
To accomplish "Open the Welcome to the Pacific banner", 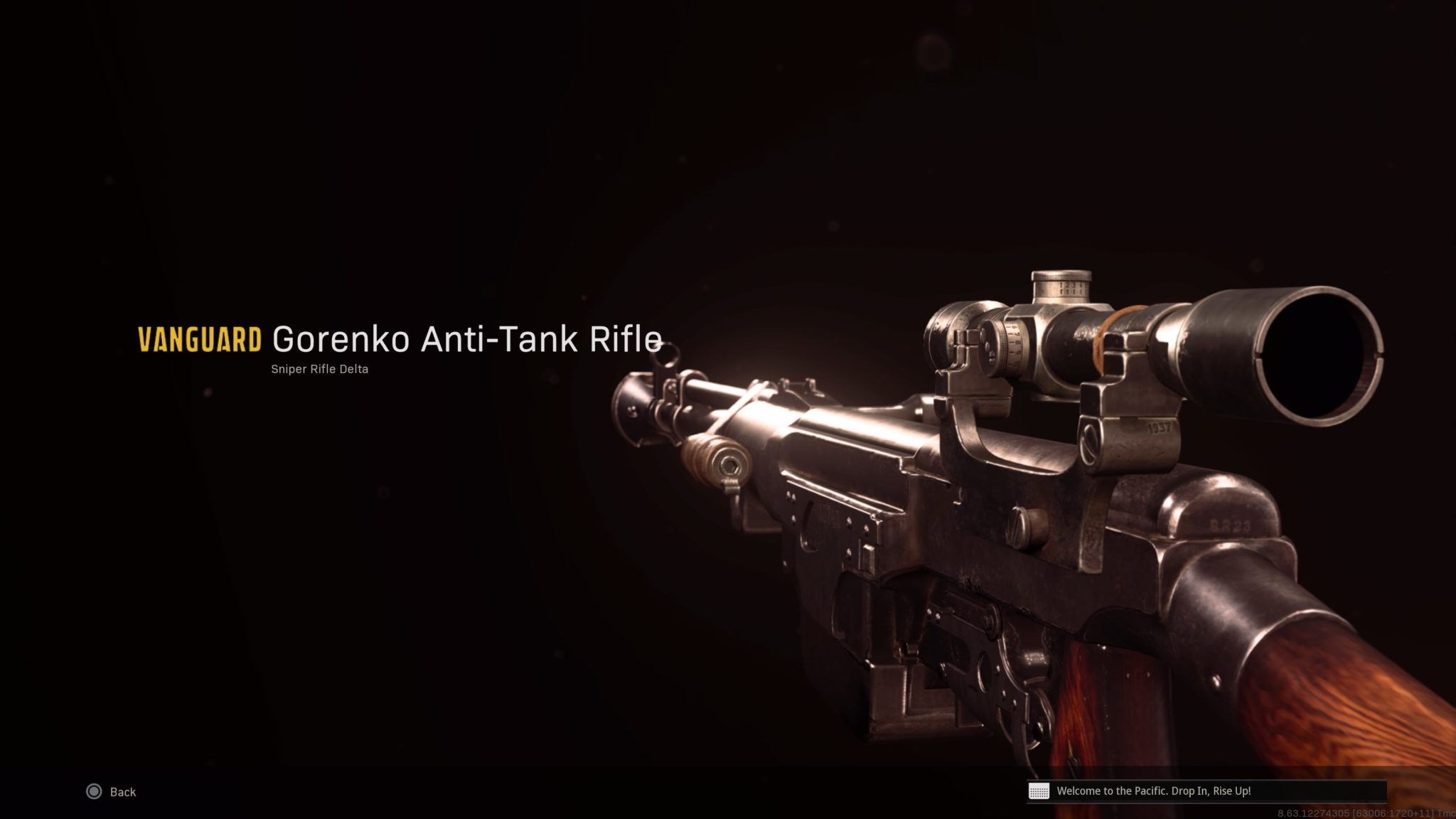I will coord(1137,791).
